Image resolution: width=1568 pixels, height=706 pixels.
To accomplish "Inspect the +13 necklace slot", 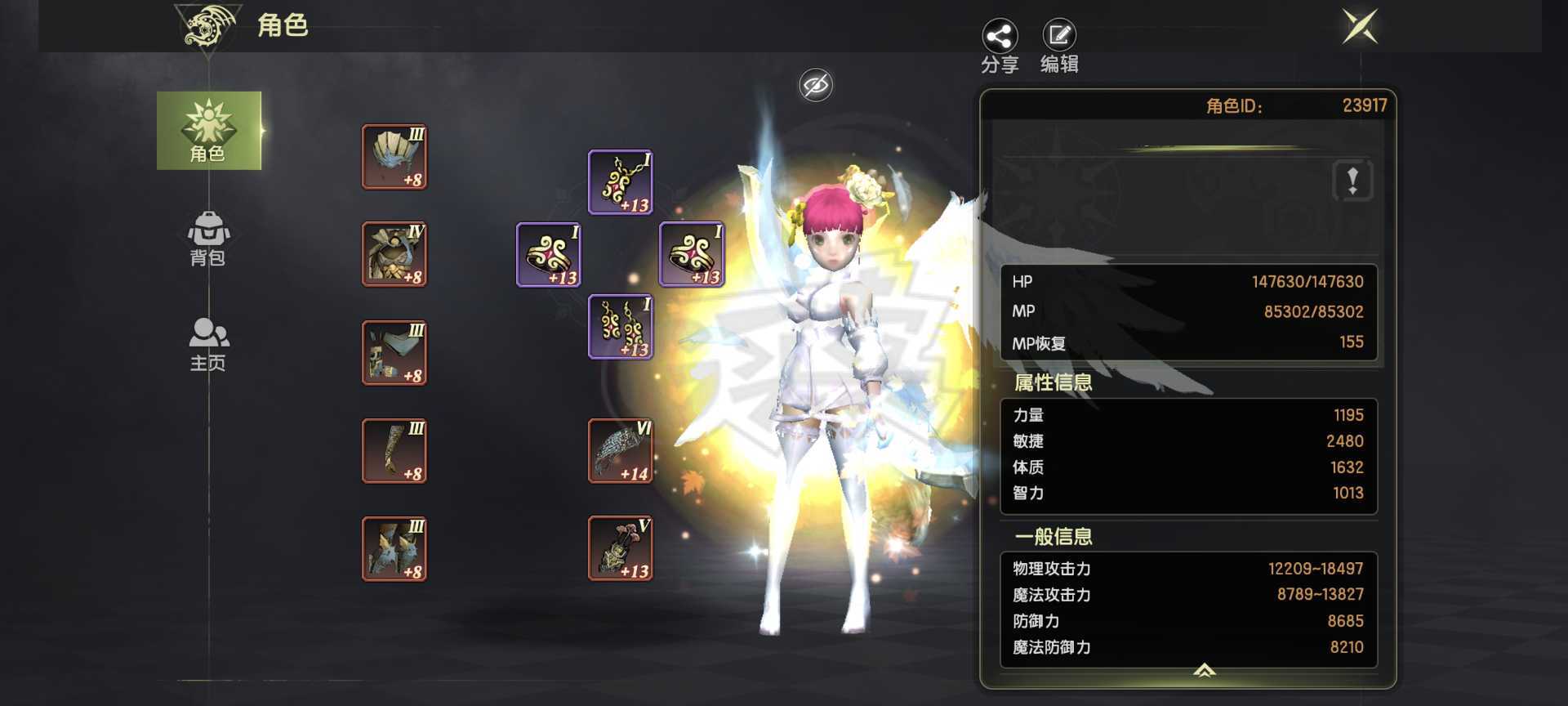I will 621,182.
